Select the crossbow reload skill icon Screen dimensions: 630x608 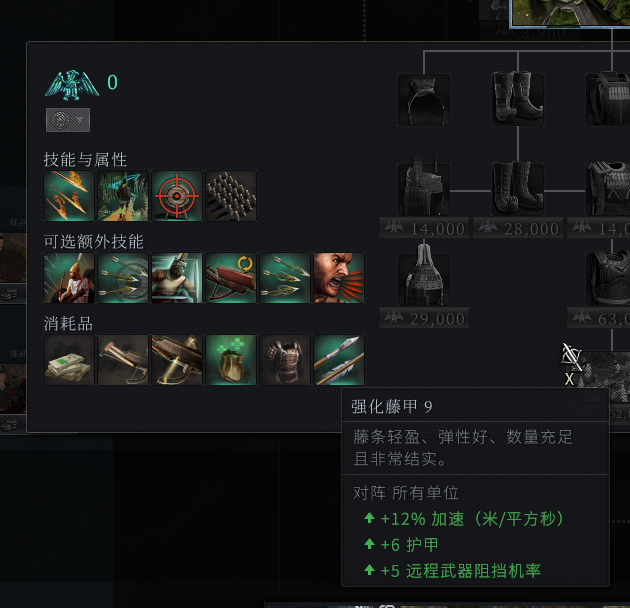[x=231, y=278]
